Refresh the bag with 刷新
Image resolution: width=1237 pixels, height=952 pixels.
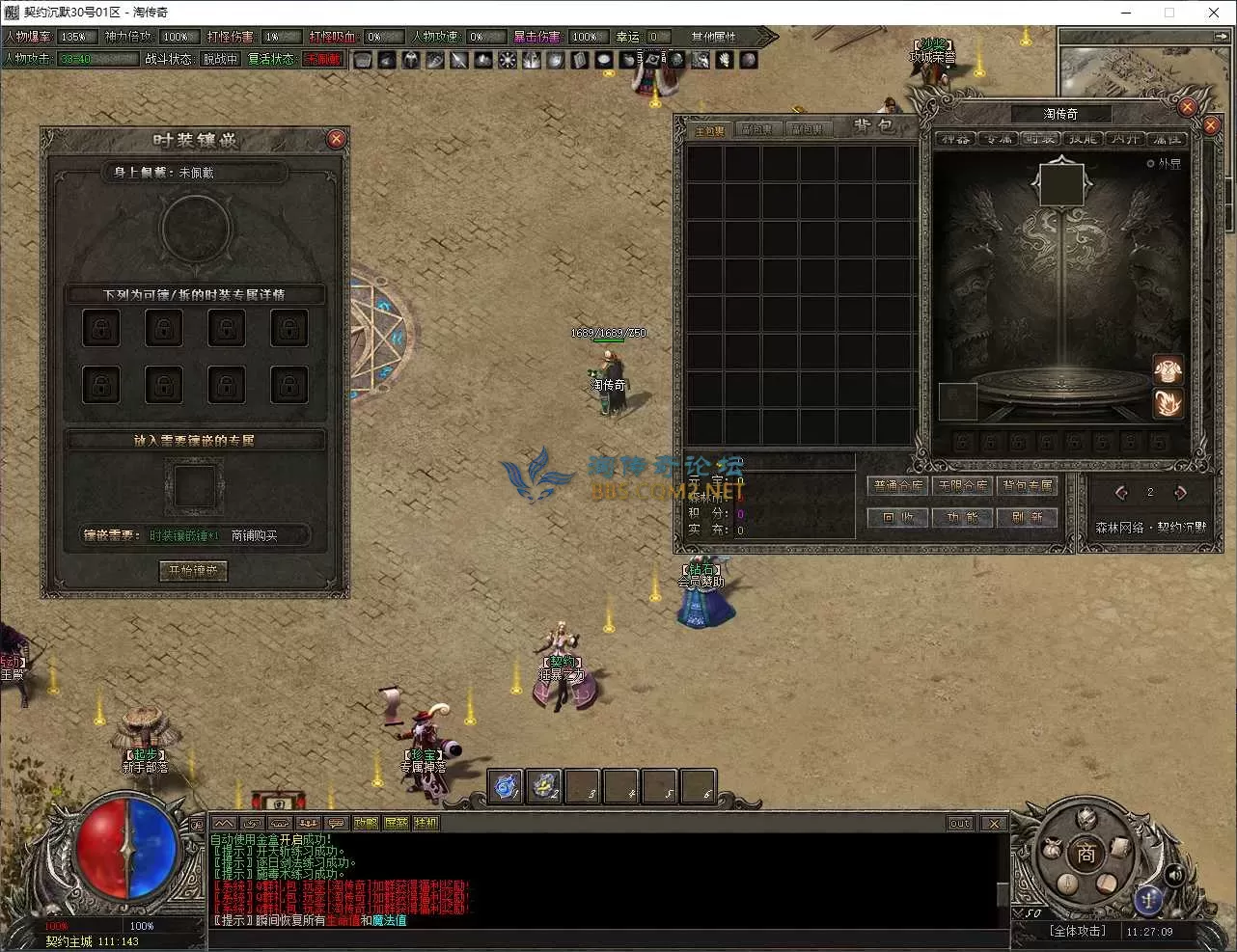click(1027, 518)
